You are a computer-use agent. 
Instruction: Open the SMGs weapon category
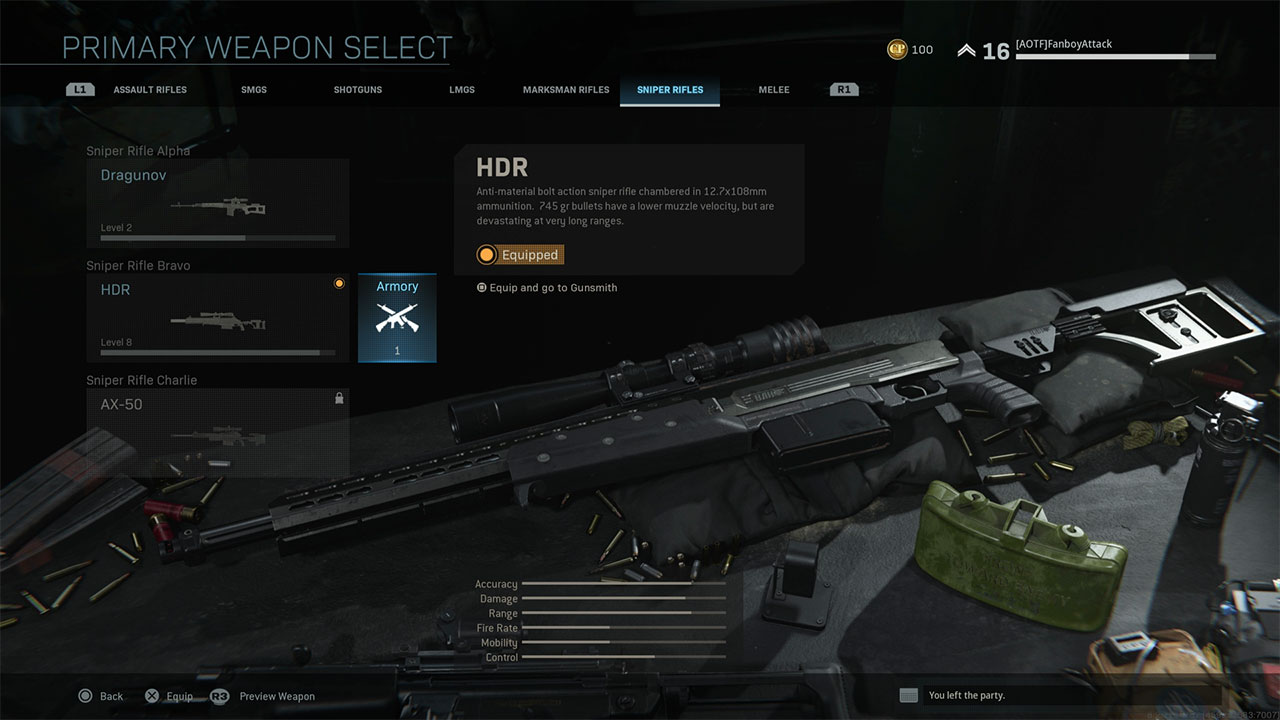coord(254,90)
